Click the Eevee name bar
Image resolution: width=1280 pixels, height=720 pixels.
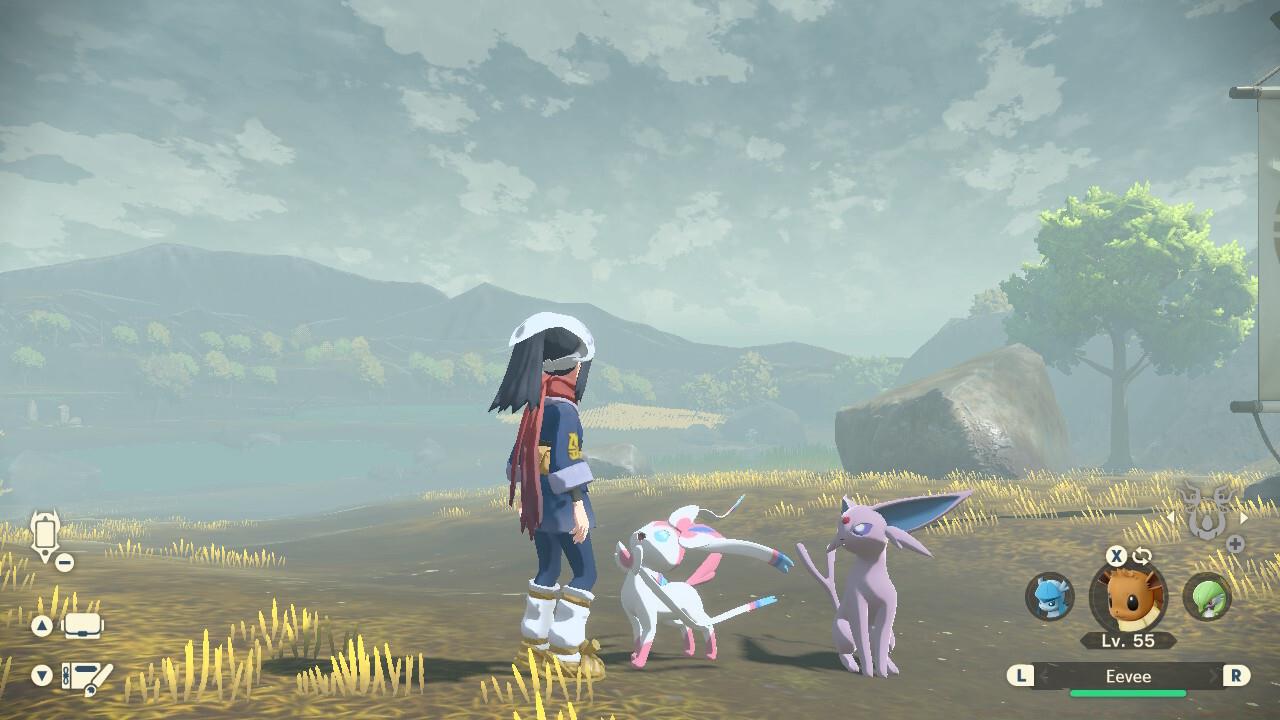[1130, 676]
